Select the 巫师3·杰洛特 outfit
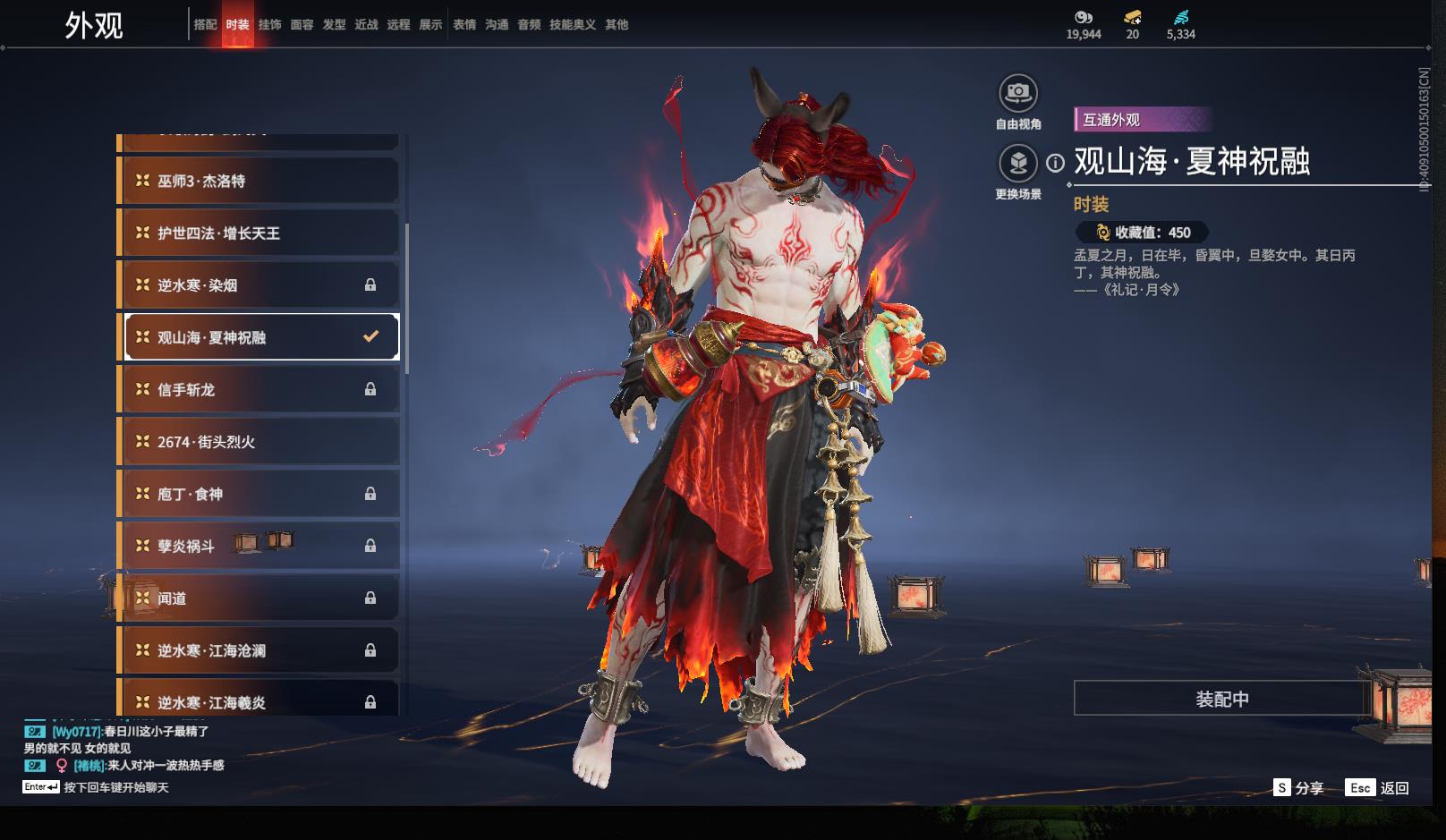The width and height of the screenshot is (1446, 840). [259, 181]
